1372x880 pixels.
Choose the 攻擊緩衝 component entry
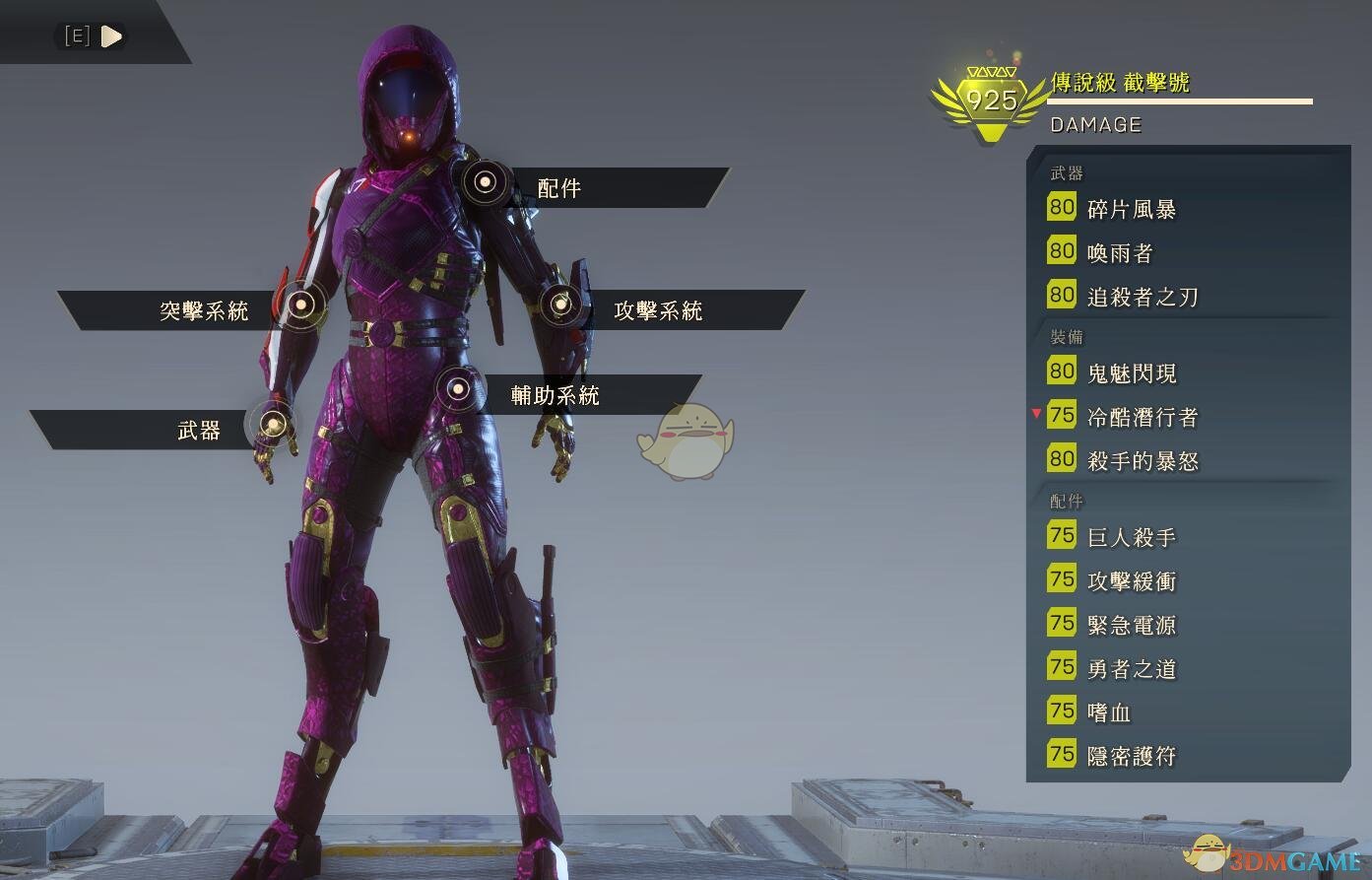(x=1131, y=581)
